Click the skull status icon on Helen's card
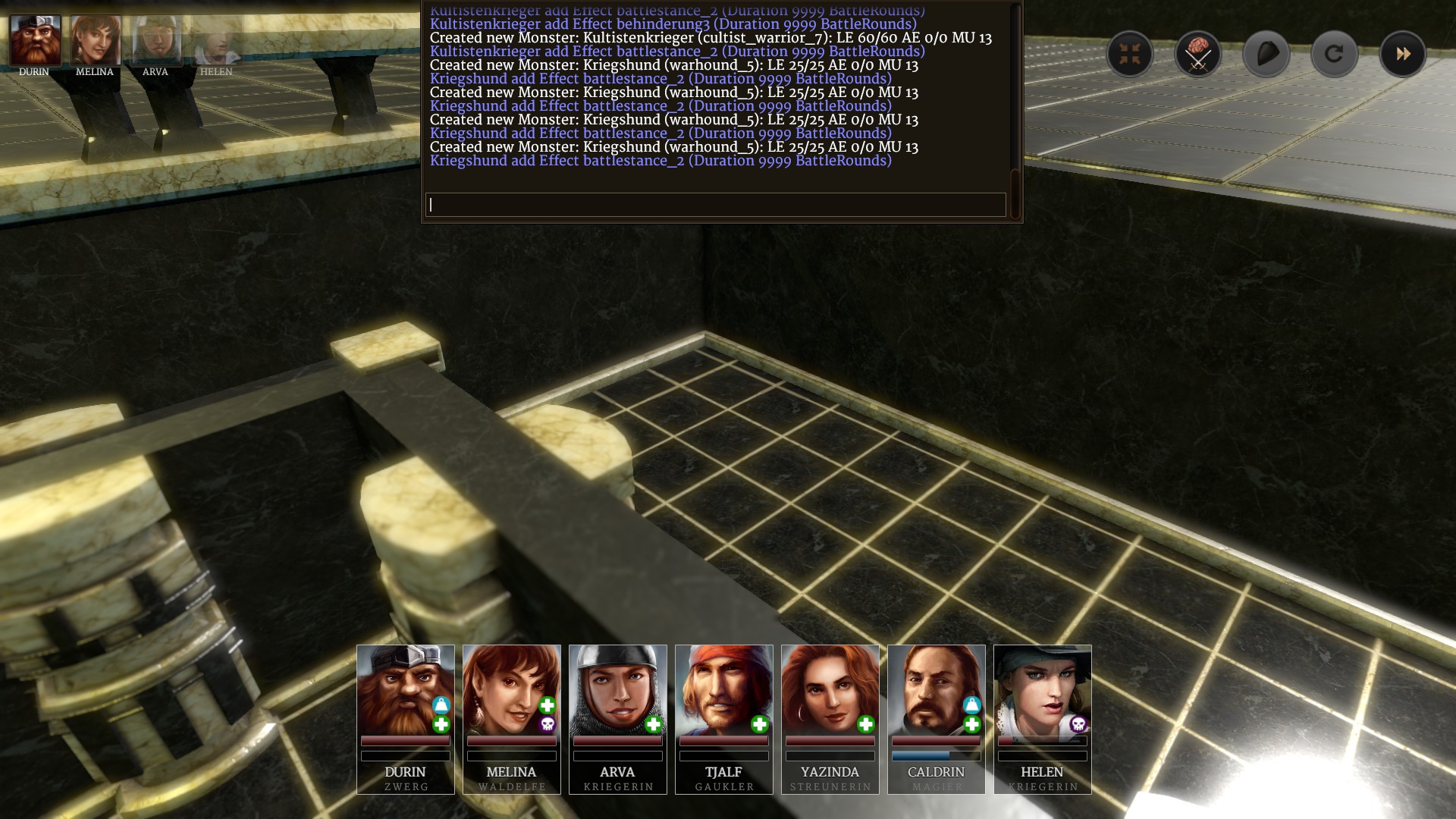1456x819 pixels. point(1078,725)
